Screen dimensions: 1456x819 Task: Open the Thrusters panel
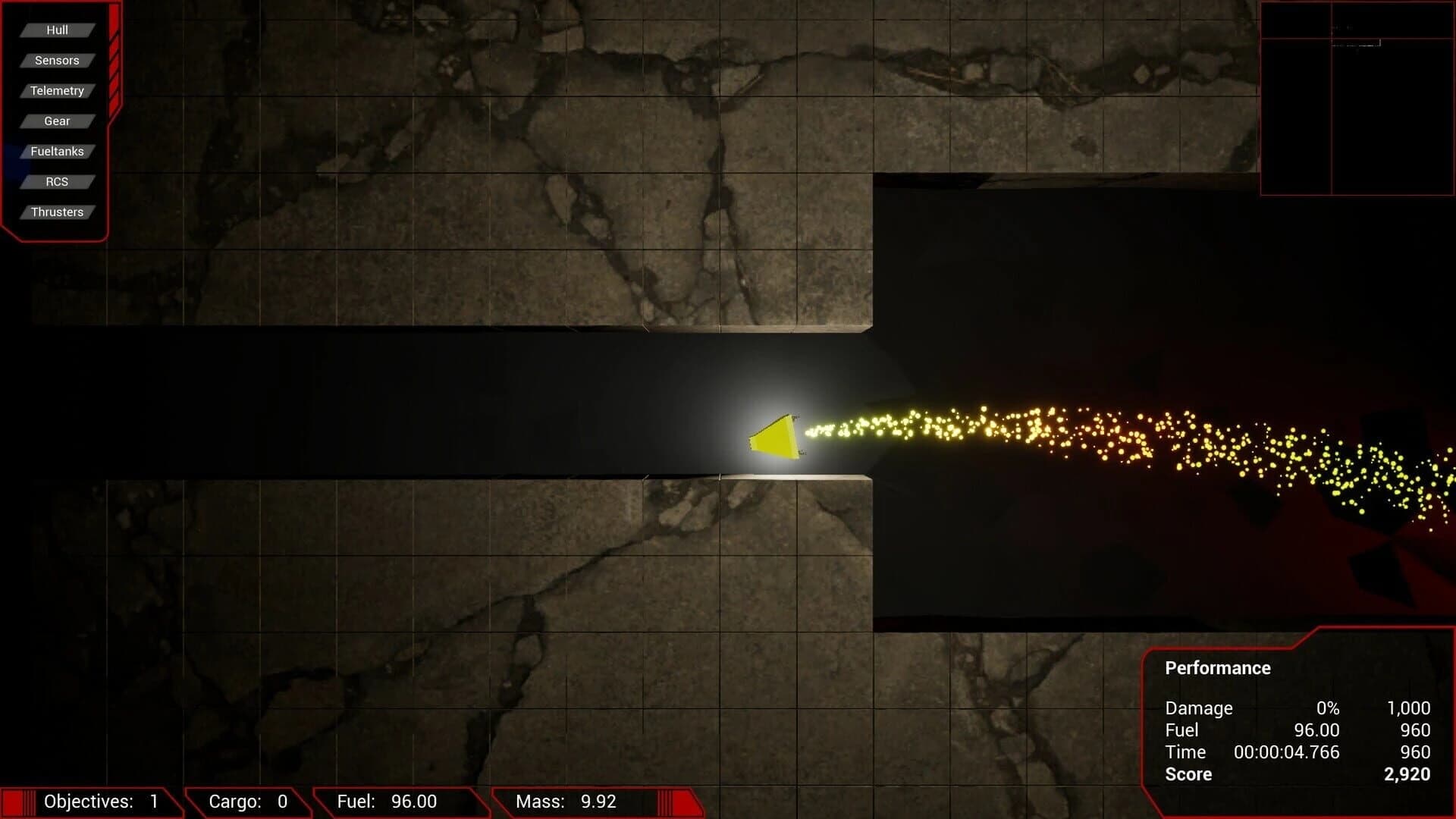[x=57, y=212]
